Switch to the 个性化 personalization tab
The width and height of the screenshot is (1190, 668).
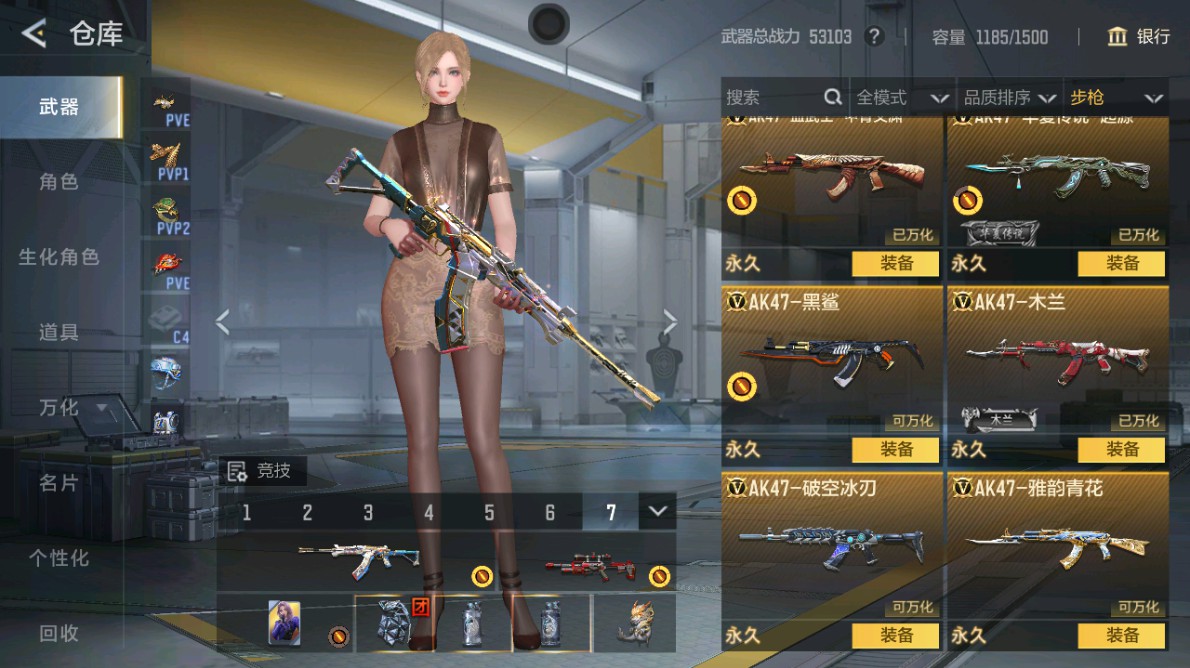[59, 558]
